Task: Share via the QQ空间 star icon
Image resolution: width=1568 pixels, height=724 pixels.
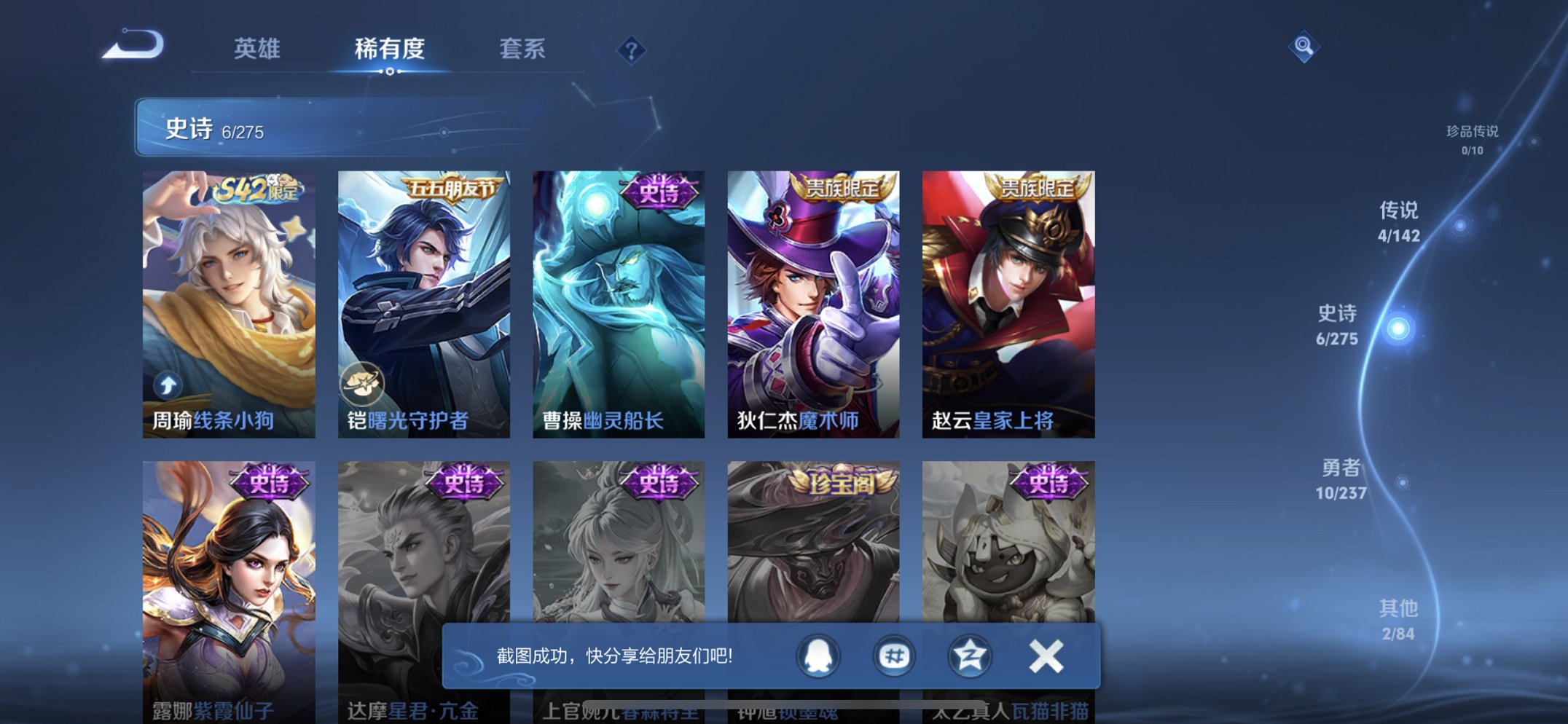Action: point(972,655)
